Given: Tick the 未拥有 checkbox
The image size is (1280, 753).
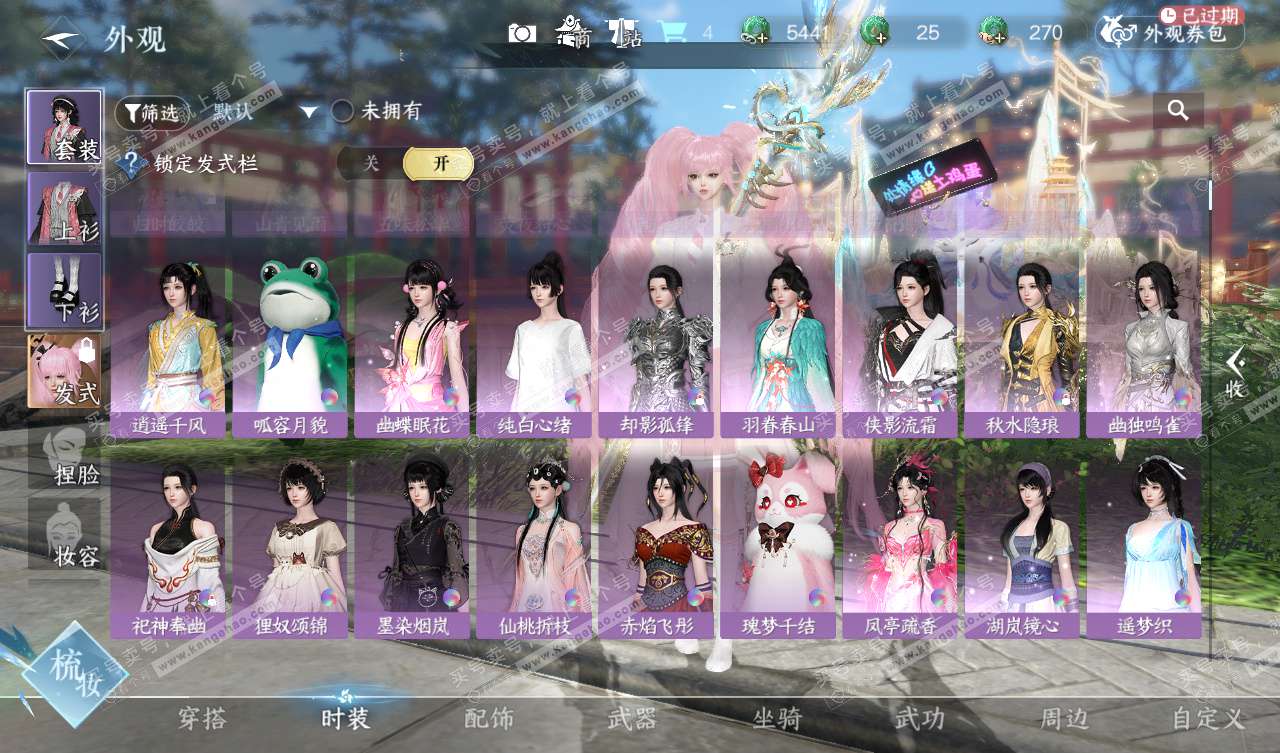Looking at the screenshot, I should coord(343,112).
